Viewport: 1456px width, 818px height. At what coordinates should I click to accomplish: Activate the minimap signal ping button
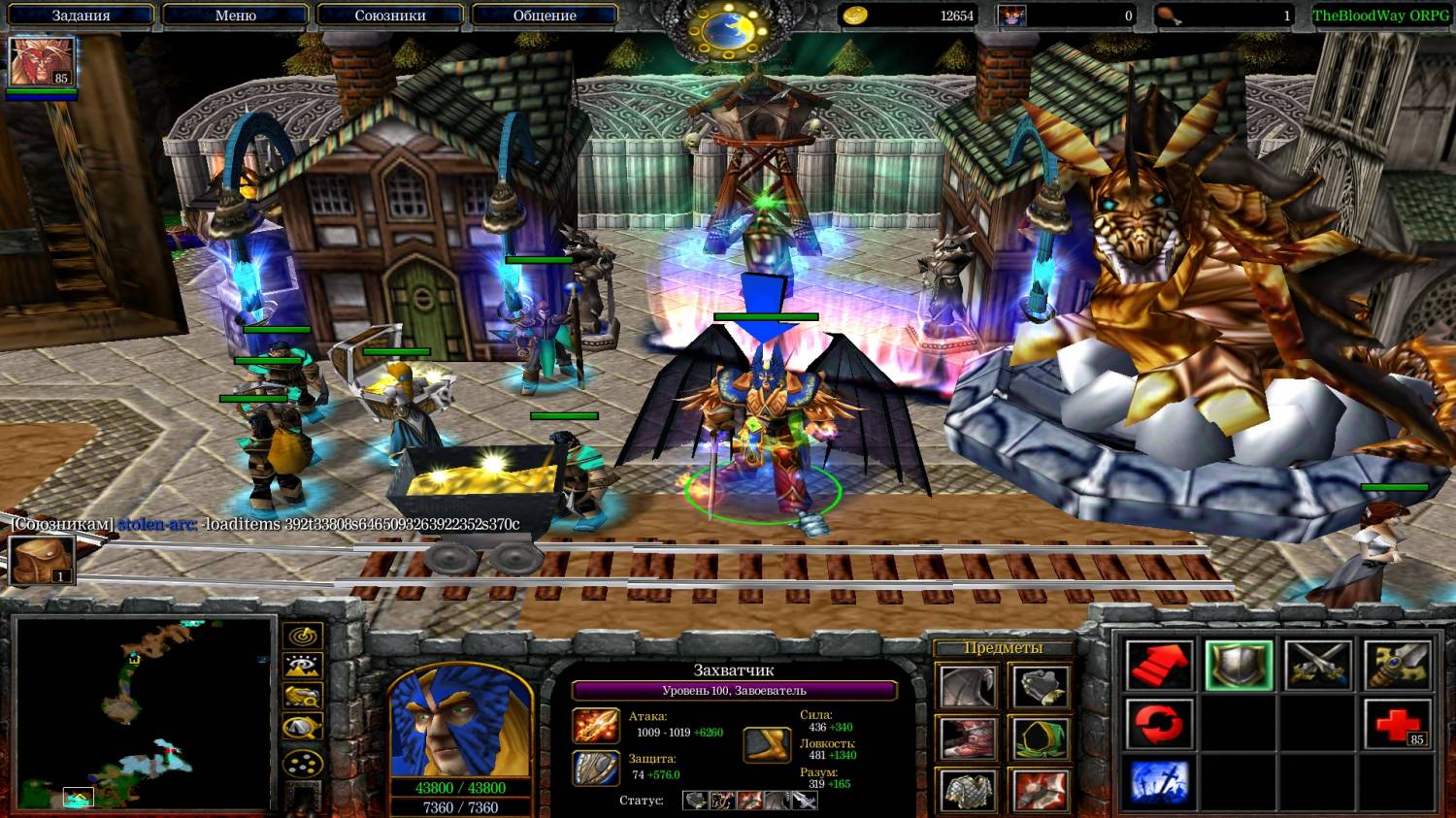click(303, 637)
